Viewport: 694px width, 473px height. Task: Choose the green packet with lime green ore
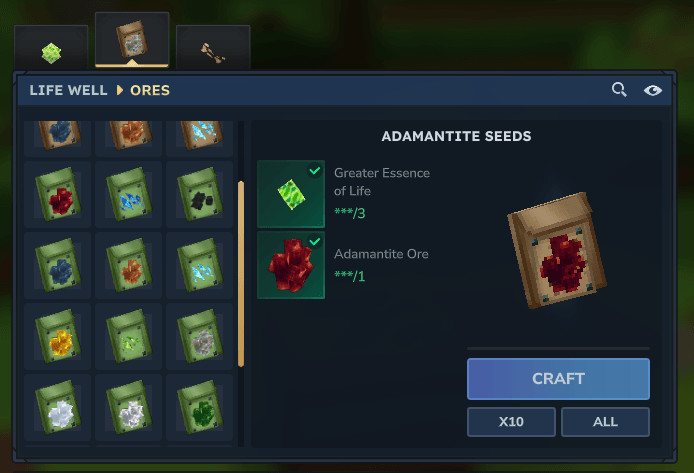pos(129,337)
